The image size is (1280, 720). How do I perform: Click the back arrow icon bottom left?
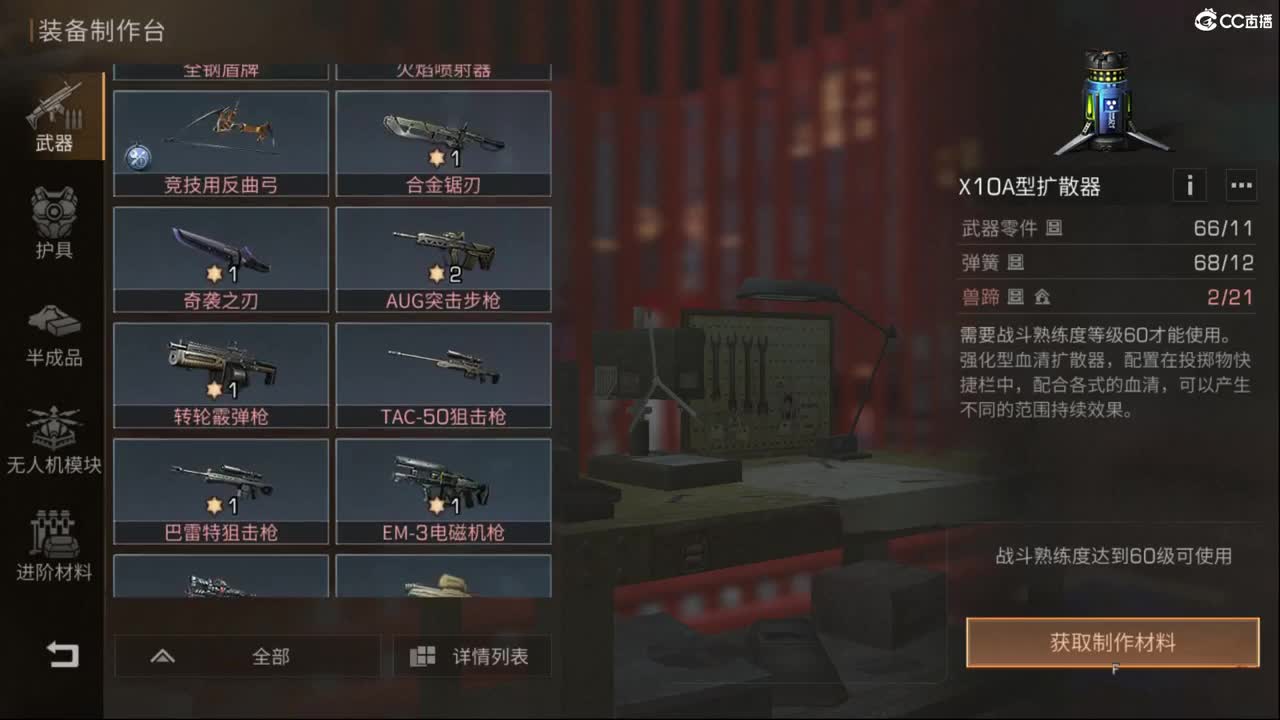[x=60, y=655]
